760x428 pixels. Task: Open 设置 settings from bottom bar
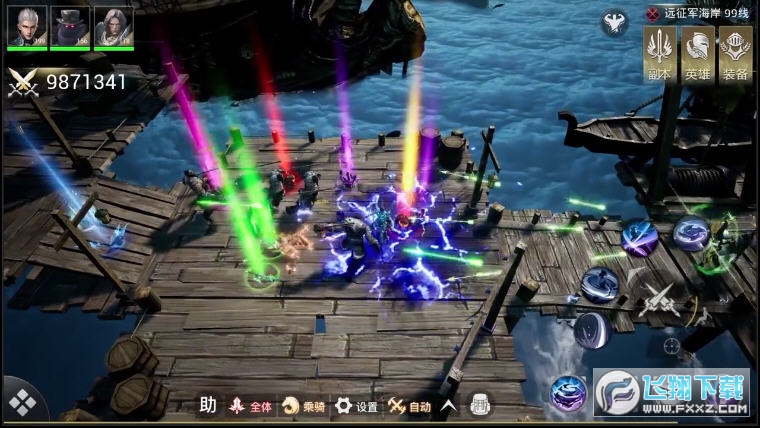357,406
